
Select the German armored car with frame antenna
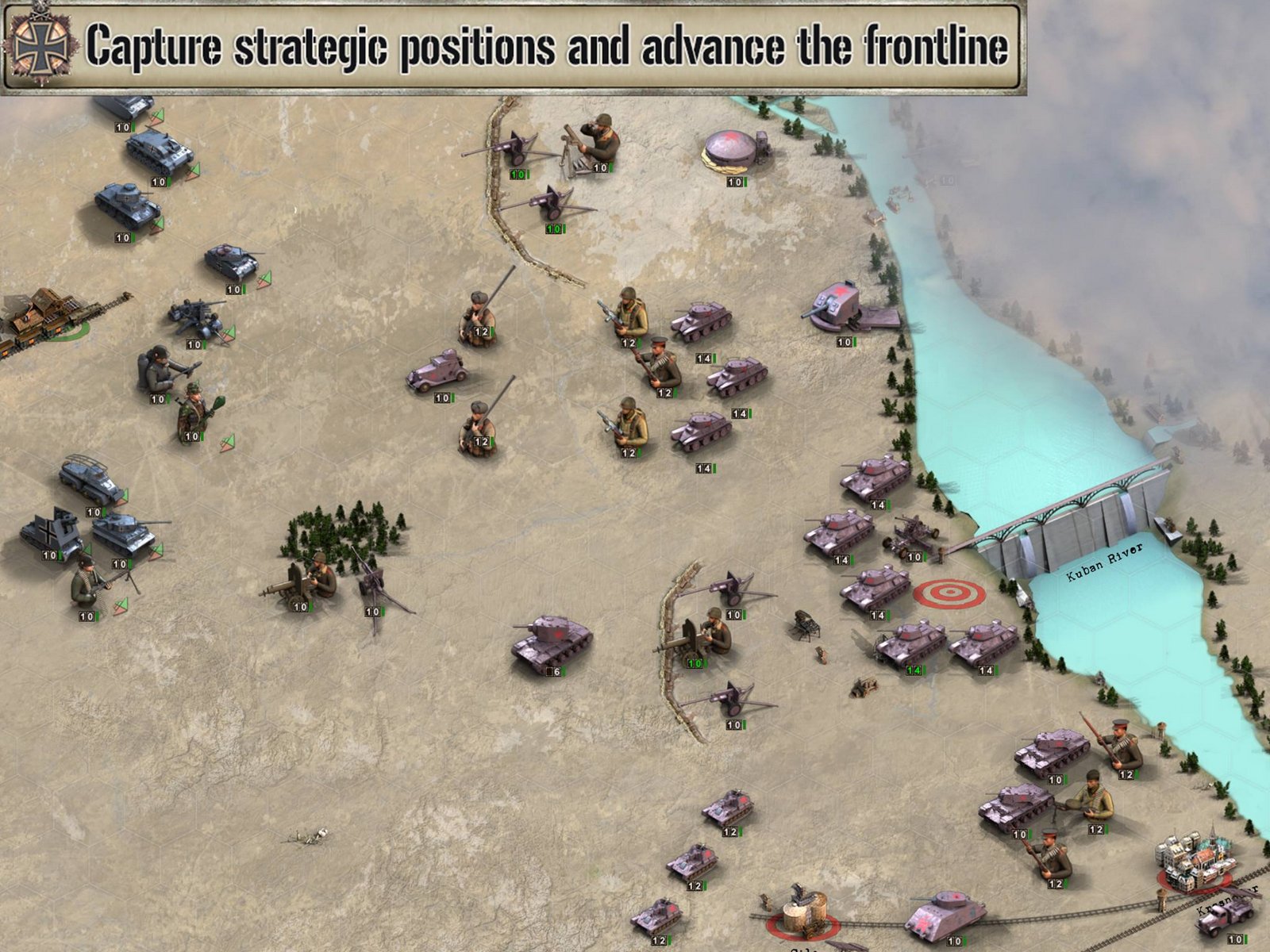pos(90,478)
